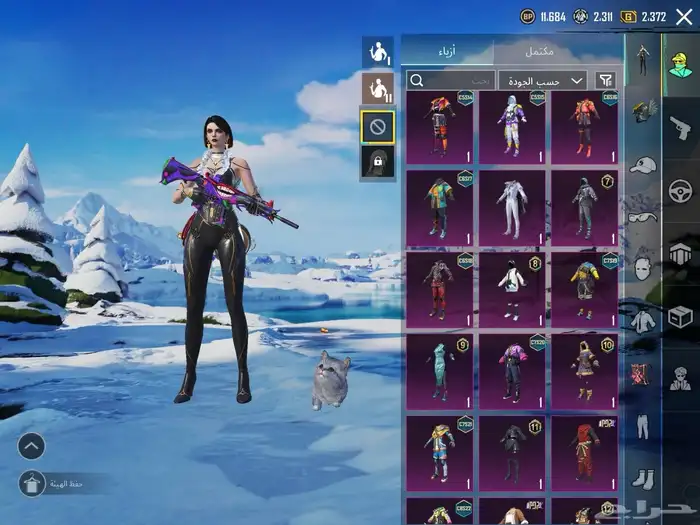Select the emote pose II button

point(377,89)
